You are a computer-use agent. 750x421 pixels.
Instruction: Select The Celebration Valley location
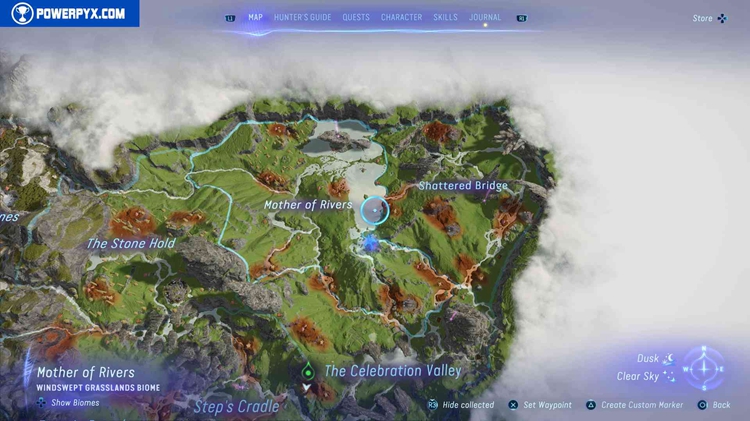coord(393,371)
